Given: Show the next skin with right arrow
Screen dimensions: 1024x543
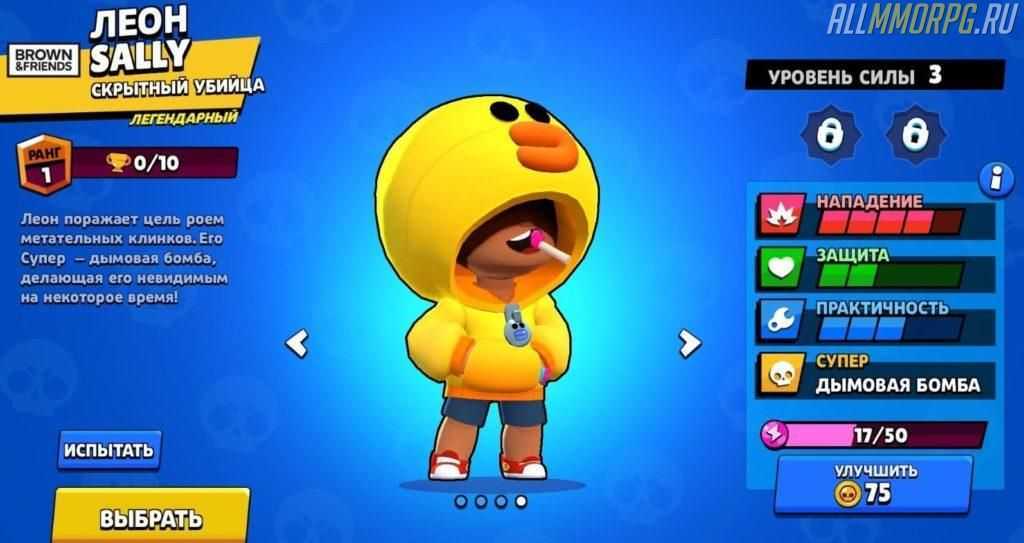Looking at the screenshot, I should 689,343.
